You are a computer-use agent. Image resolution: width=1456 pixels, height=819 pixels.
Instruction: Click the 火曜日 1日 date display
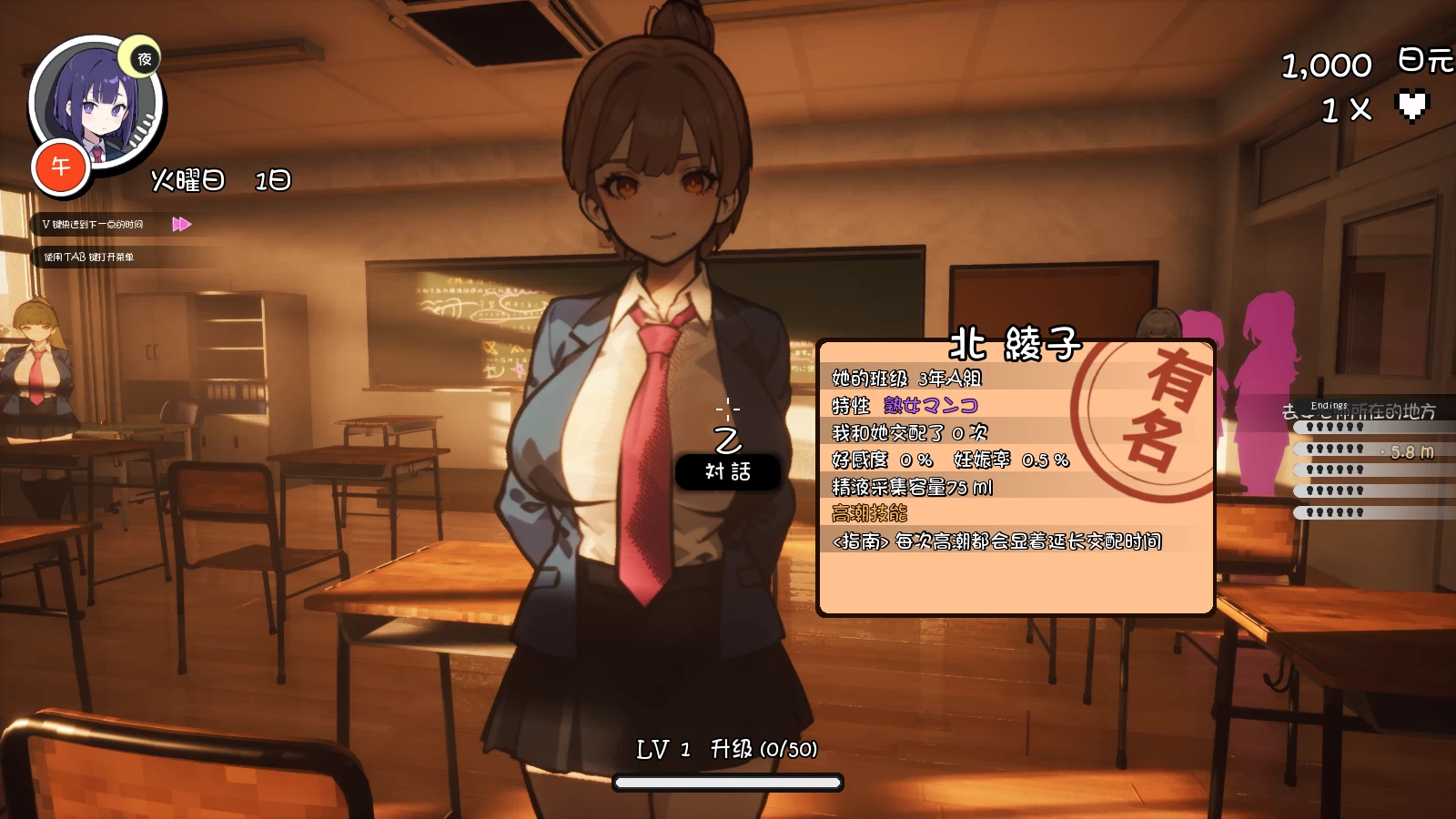click(219, 180)
